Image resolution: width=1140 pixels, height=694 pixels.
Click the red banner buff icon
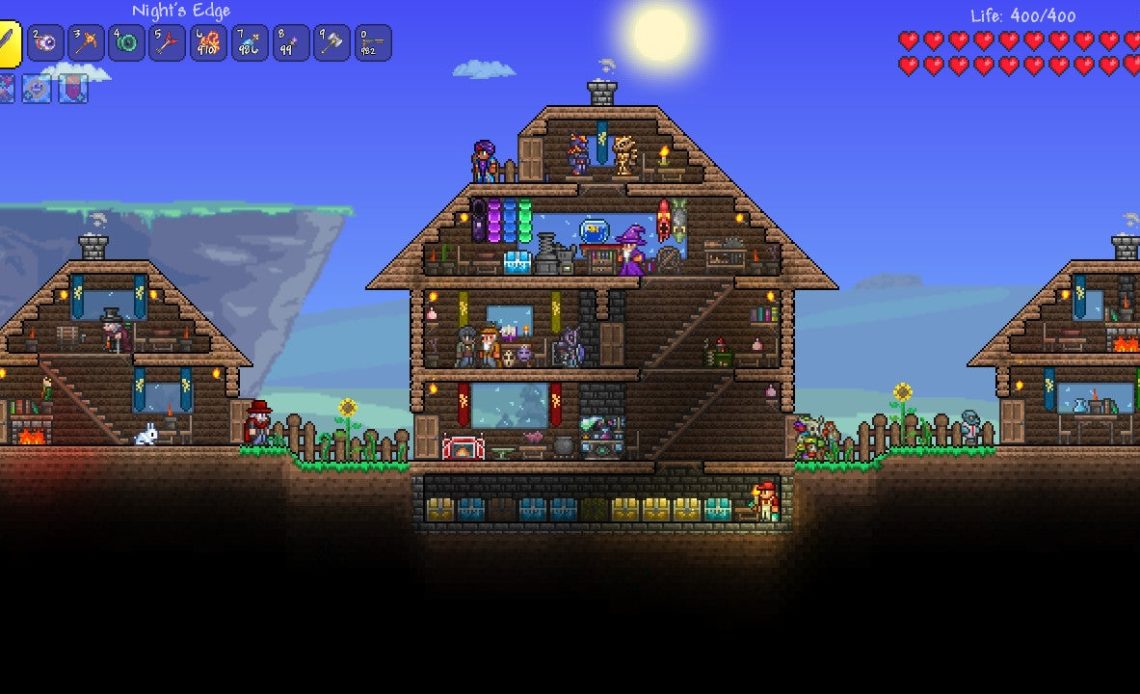[x=73, y=89]
